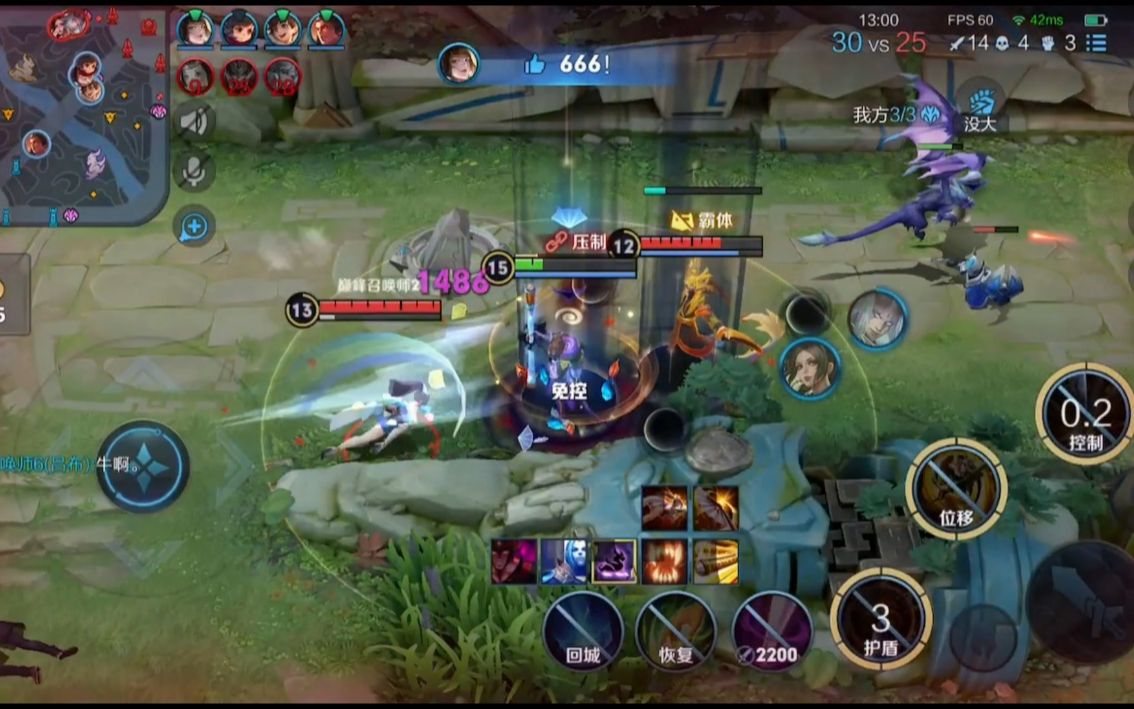The height and width of the screenshot is (709, 1134).
Task: Use the 回城 recall button
Action: click(583, 631)
